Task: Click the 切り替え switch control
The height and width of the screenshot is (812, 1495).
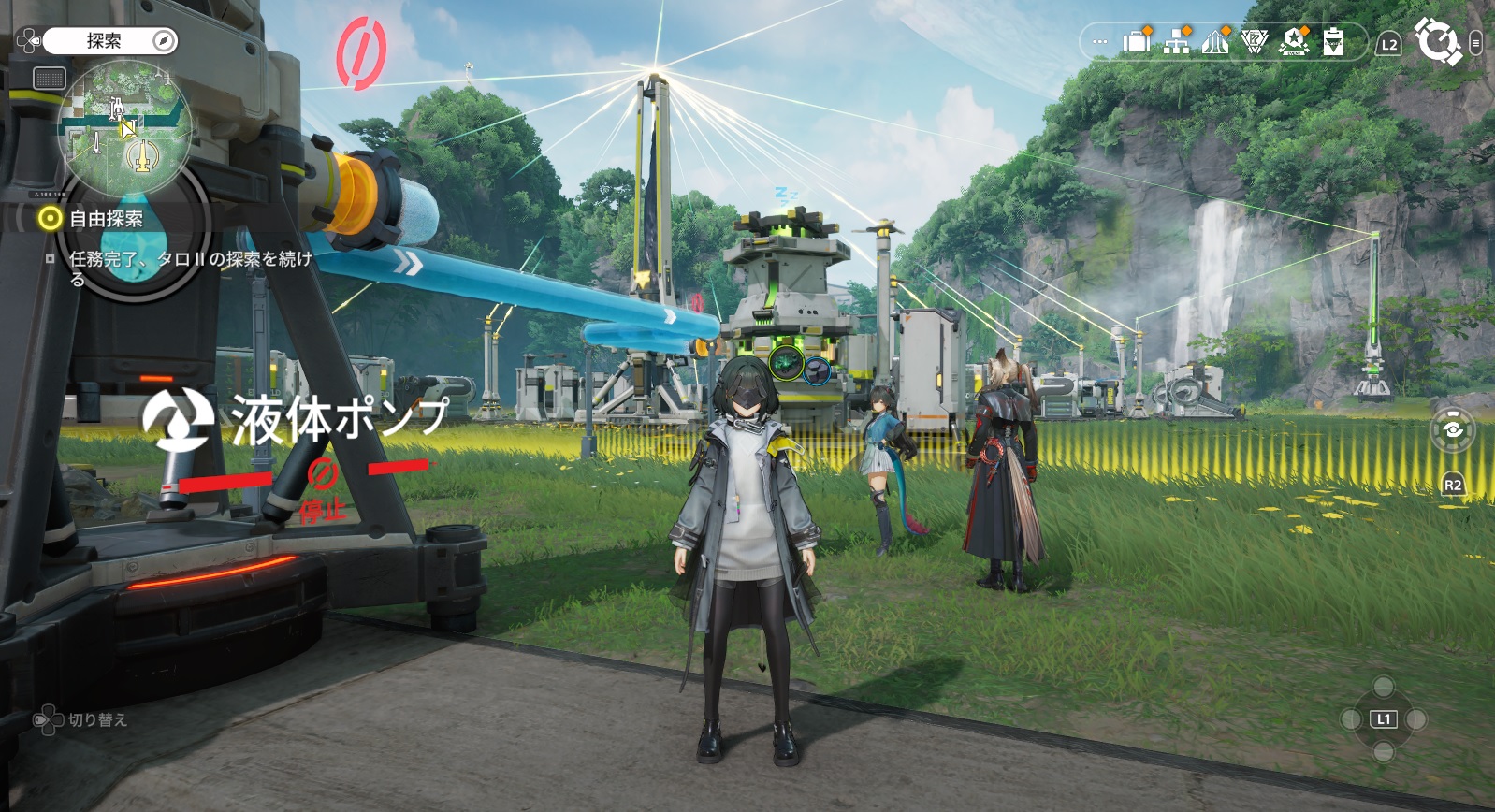Action: (80, 720)
